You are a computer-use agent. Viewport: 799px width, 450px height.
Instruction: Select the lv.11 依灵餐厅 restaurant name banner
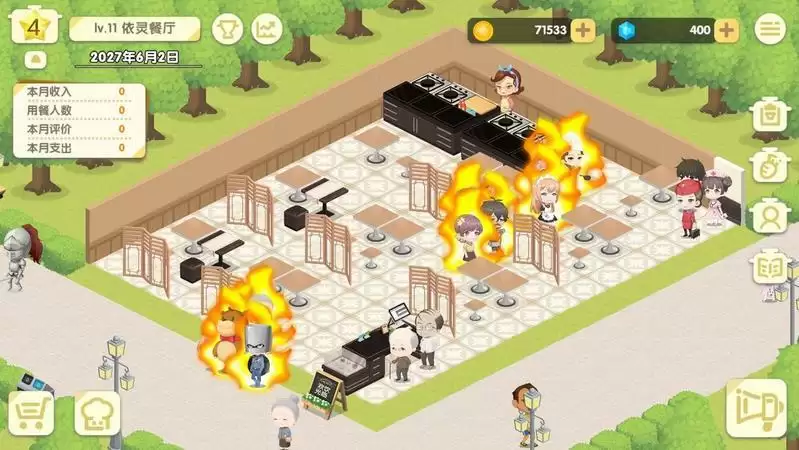[x=135, y=29]
